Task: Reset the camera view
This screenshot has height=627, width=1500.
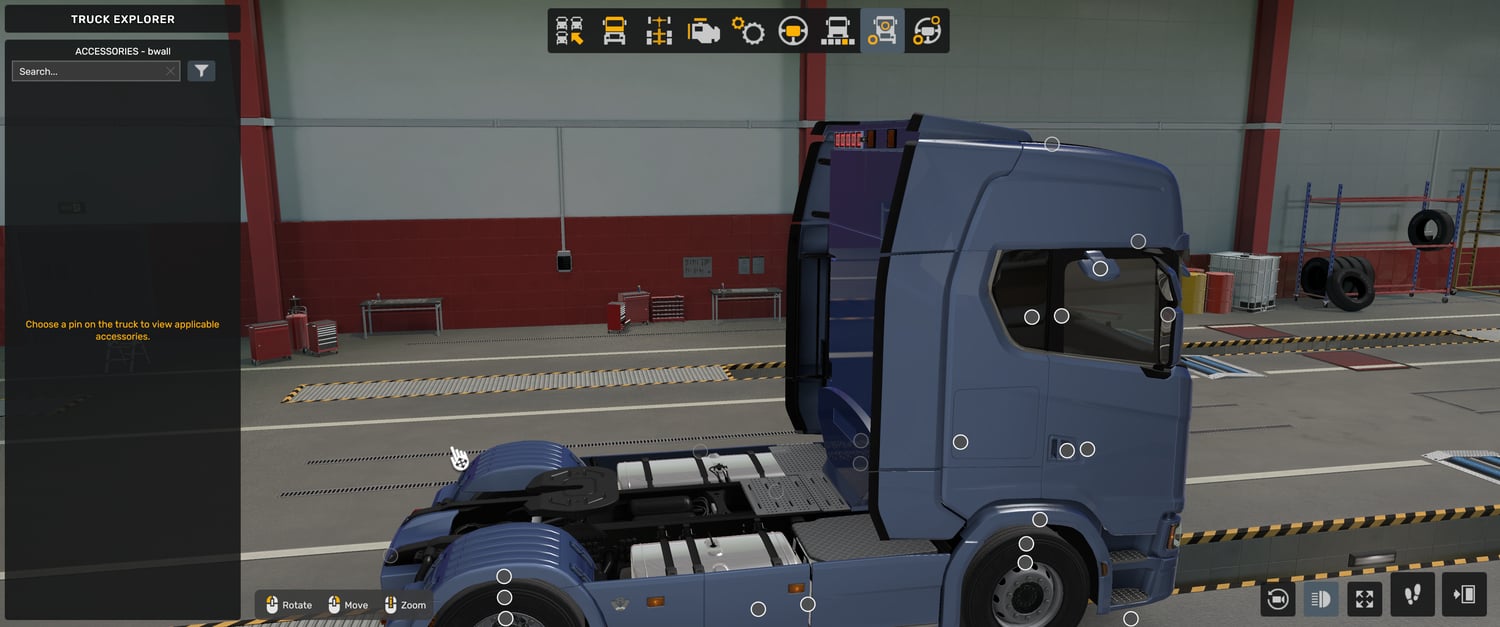Action: 1277,599
